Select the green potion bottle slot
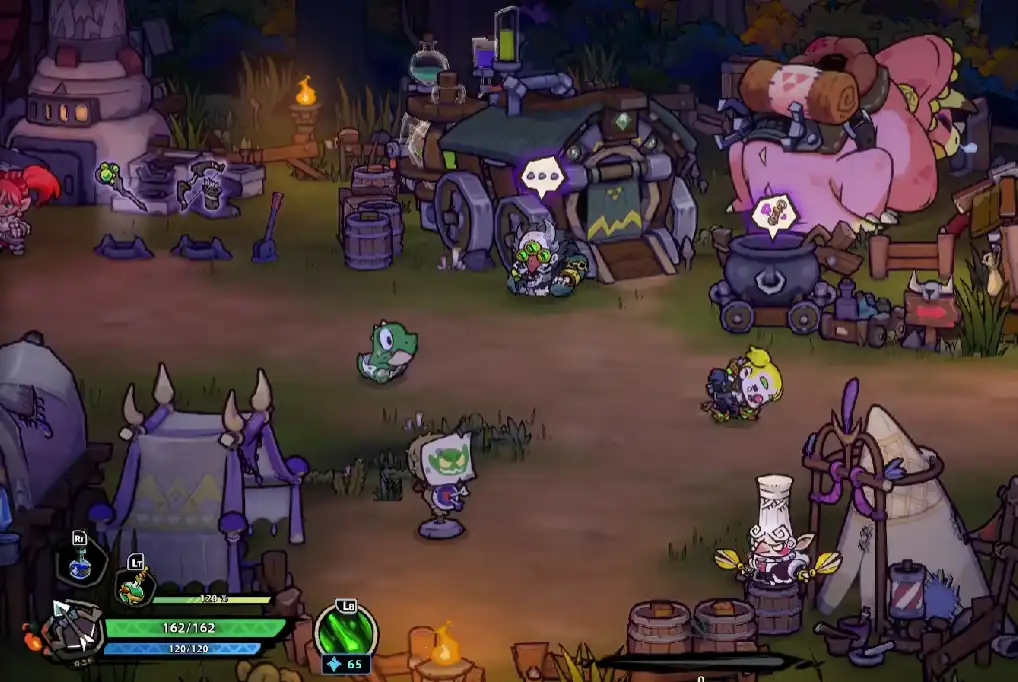 (x=133, y=586)
